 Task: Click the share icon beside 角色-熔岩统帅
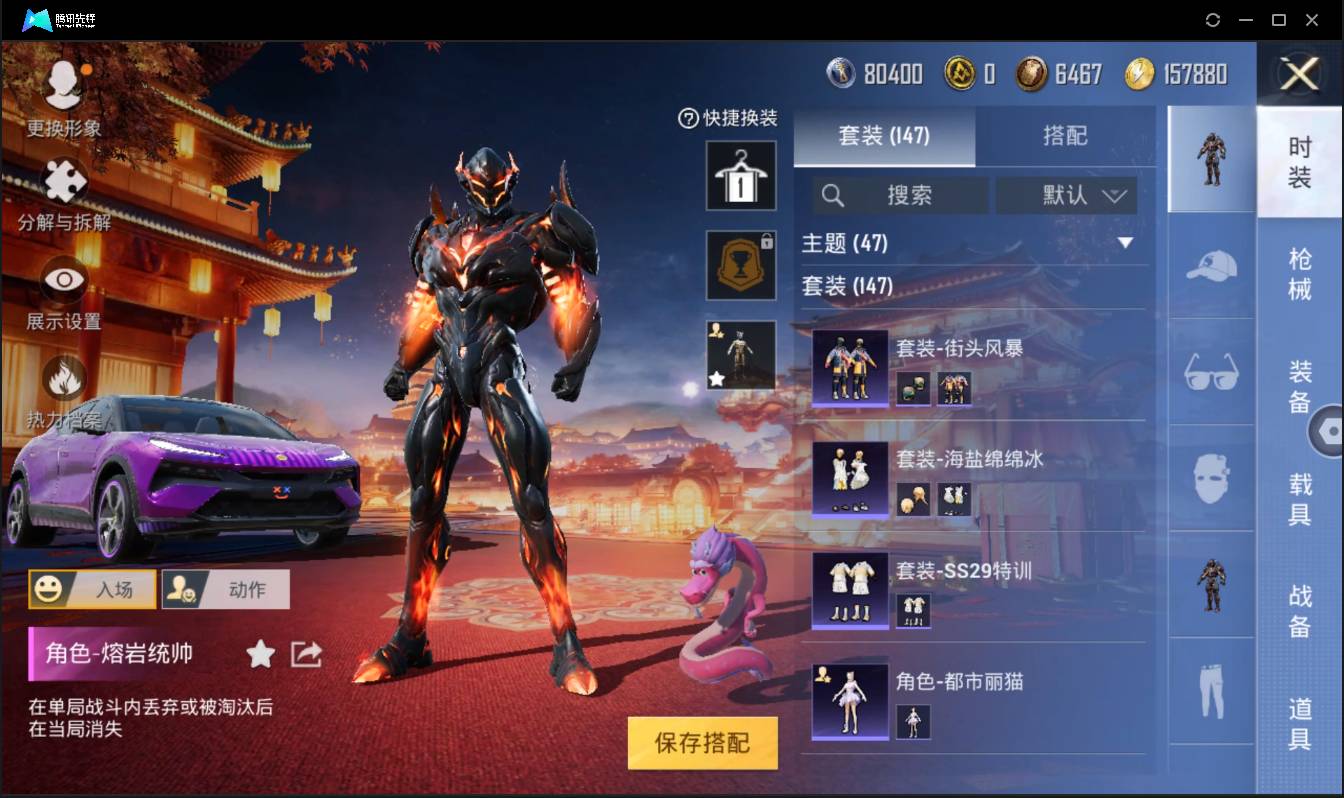[x=305, y=654]
